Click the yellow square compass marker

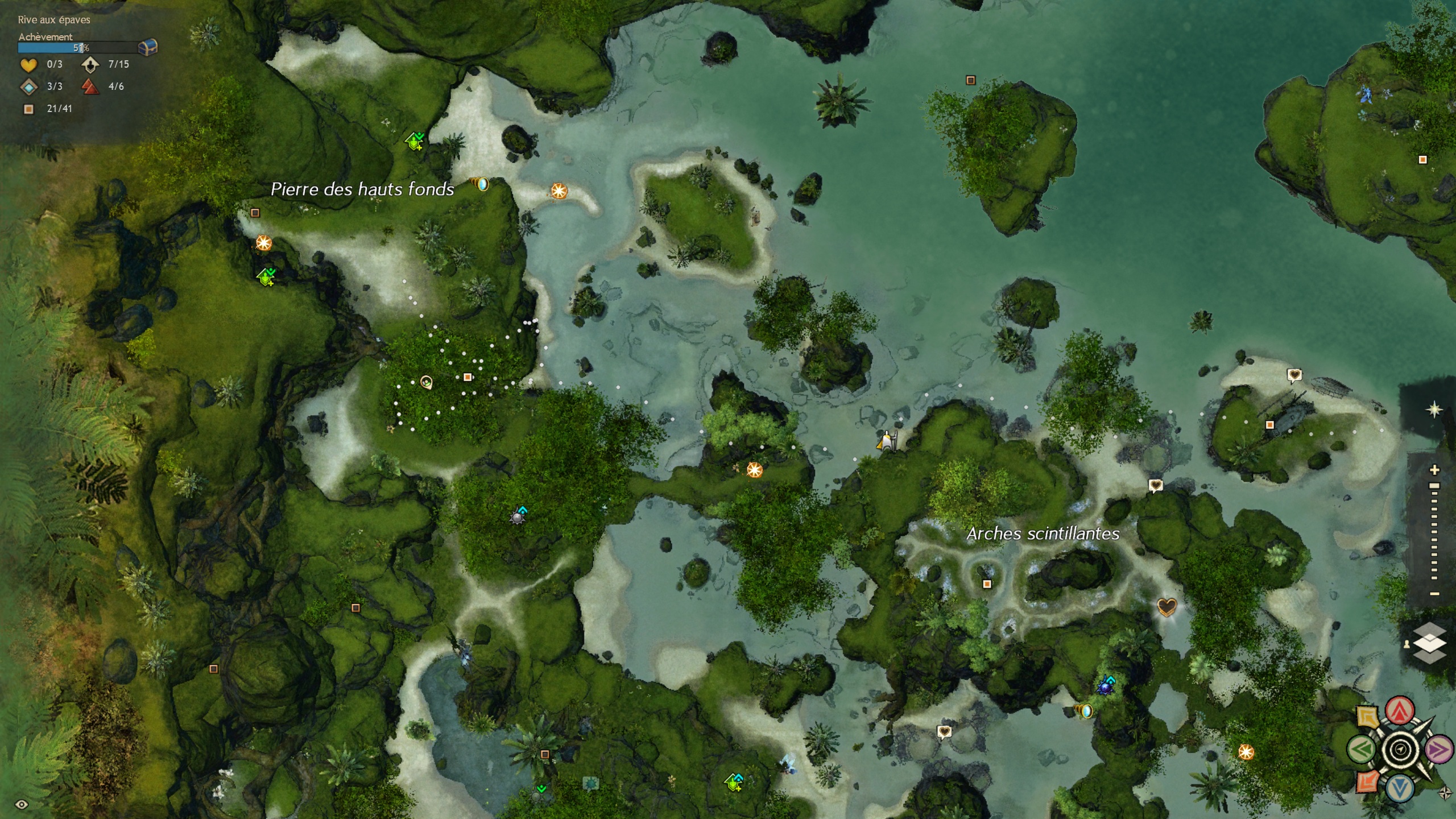1368,717
